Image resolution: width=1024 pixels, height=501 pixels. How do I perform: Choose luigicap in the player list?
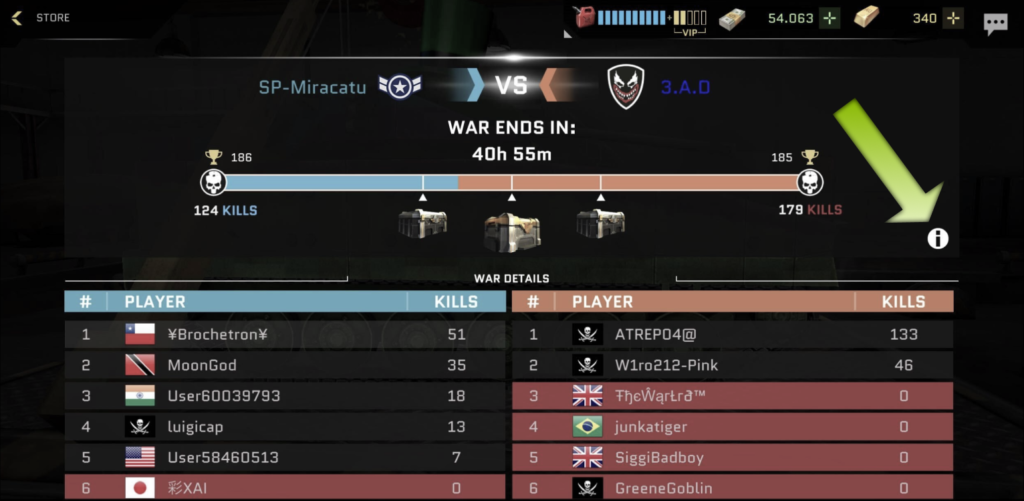[285, 427]
